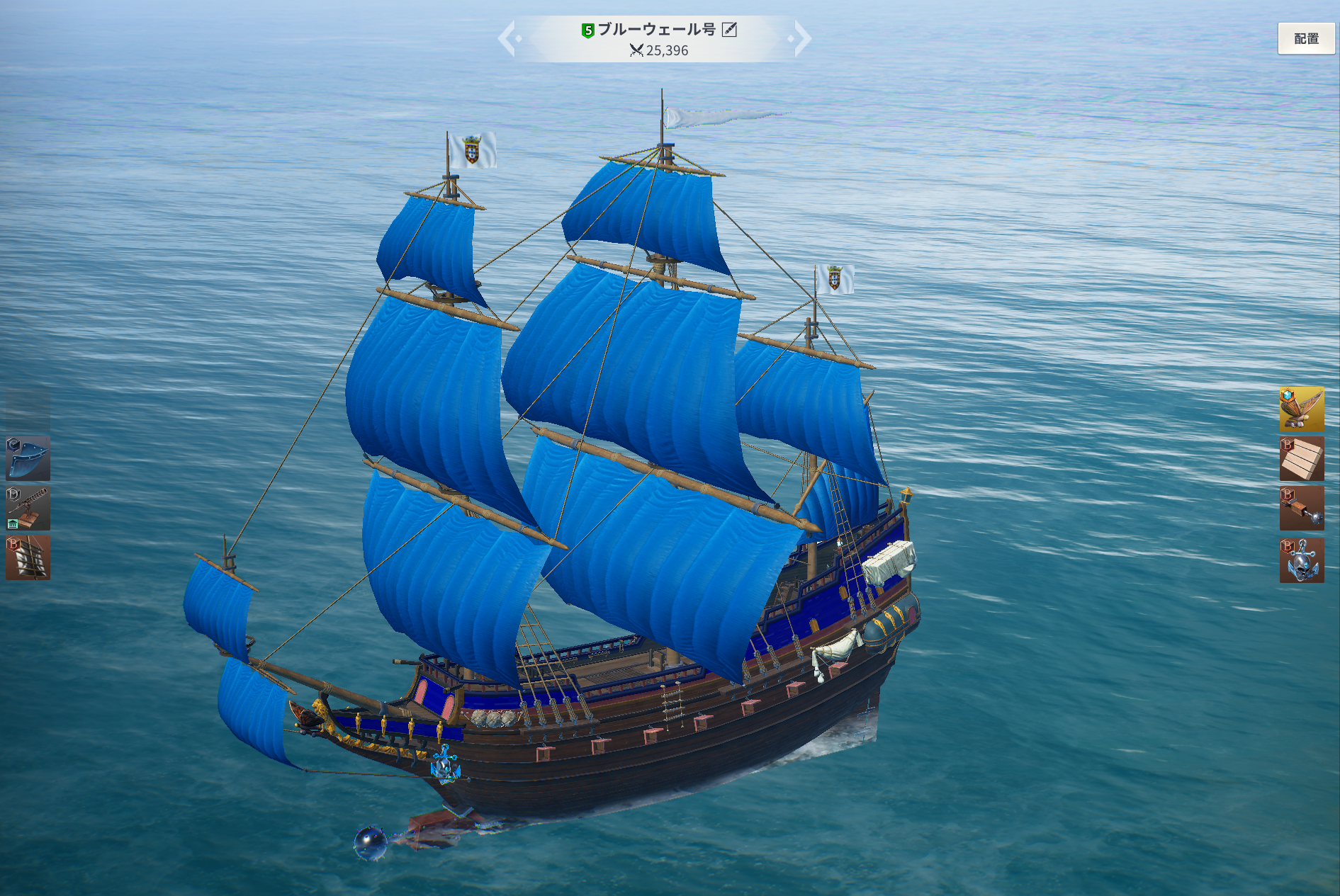The width and height of the screenshot is (1340, 896).
Task: Select the wooden planks equipment slot
Action: (1301, 458)
